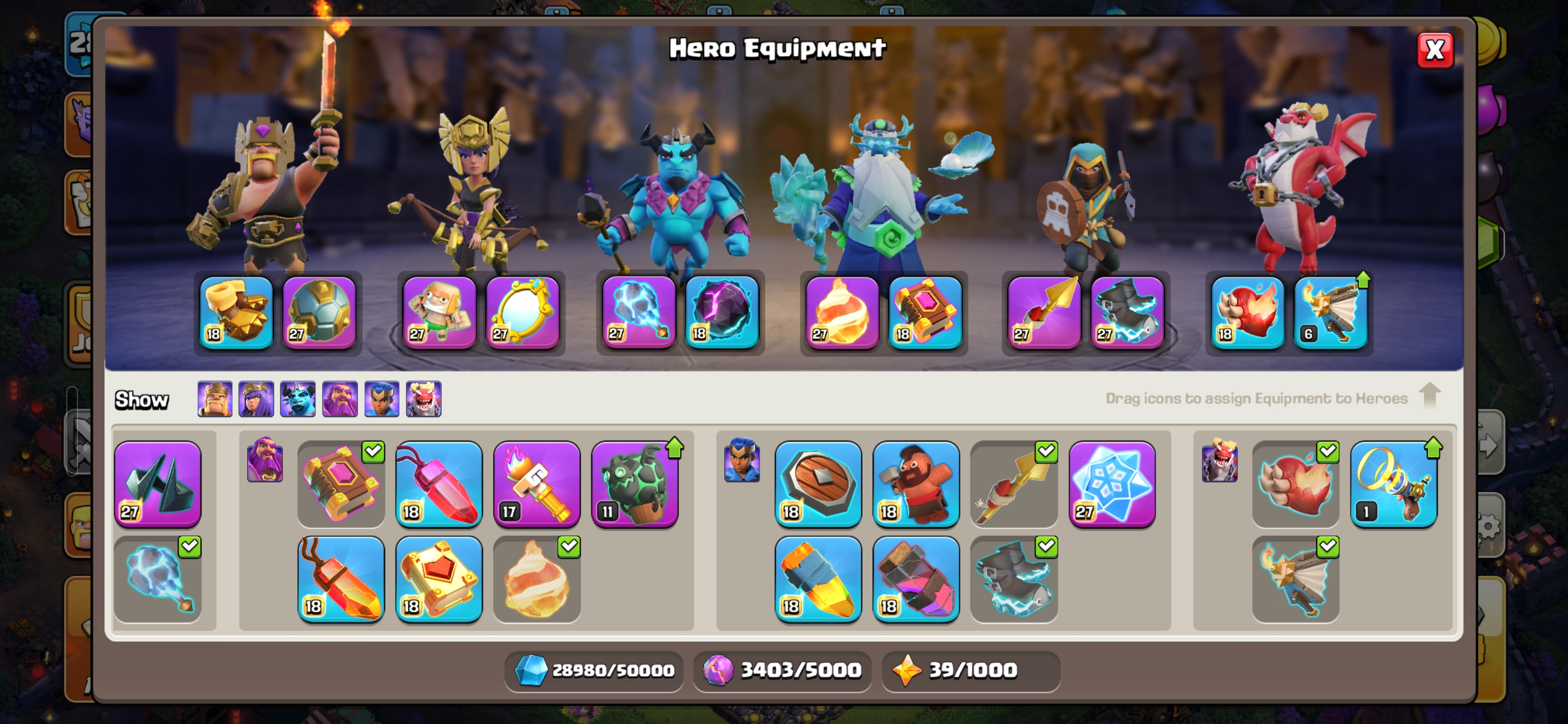Select Barbarian King's golden gauntlet equipment slot

coord(236,312)
